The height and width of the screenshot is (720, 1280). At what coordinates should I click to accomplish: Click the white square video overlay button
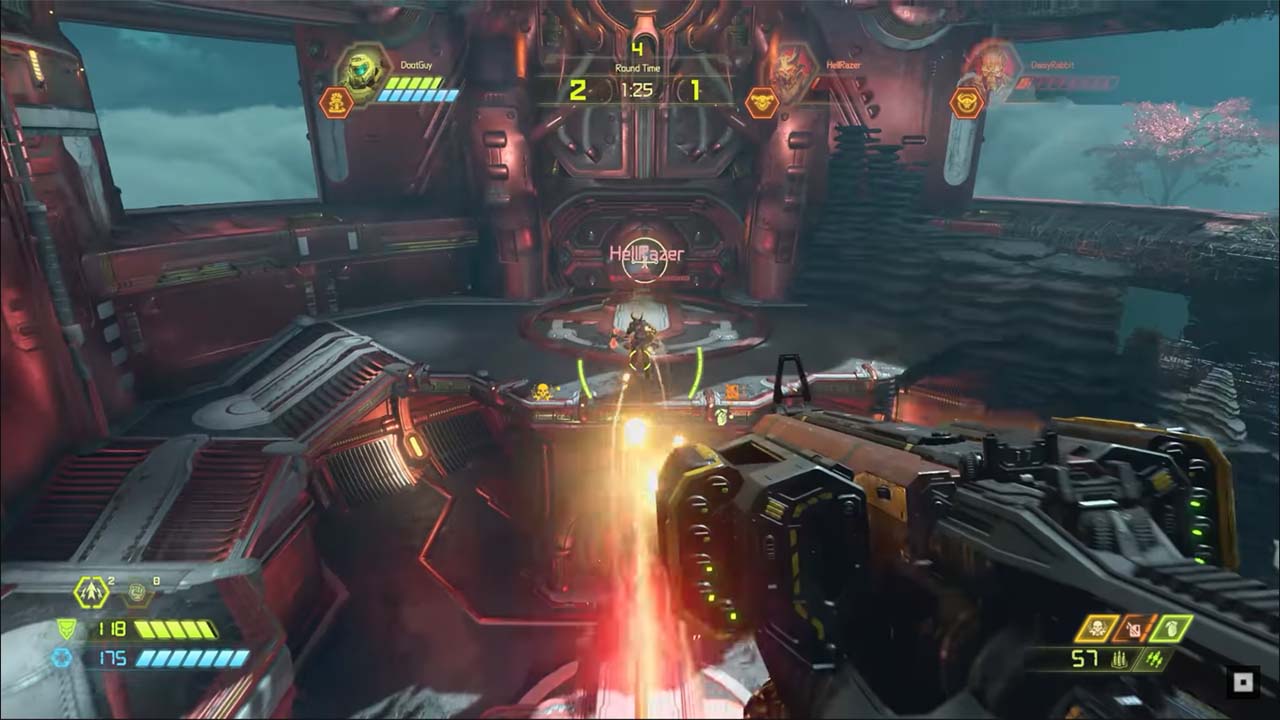[1243, 683]
